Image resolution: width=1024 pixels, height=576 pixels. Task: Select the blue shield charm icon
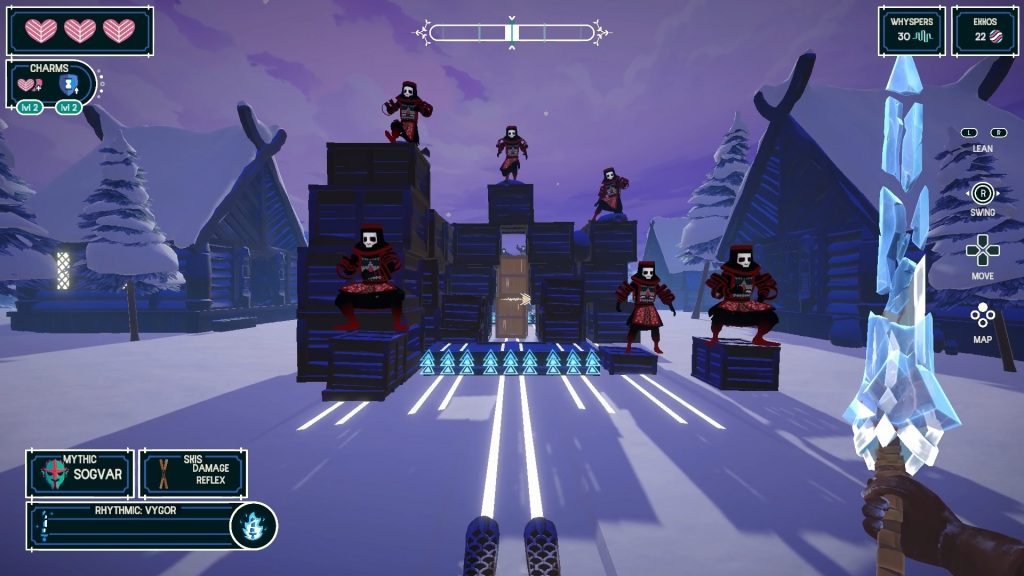(68, 86)
